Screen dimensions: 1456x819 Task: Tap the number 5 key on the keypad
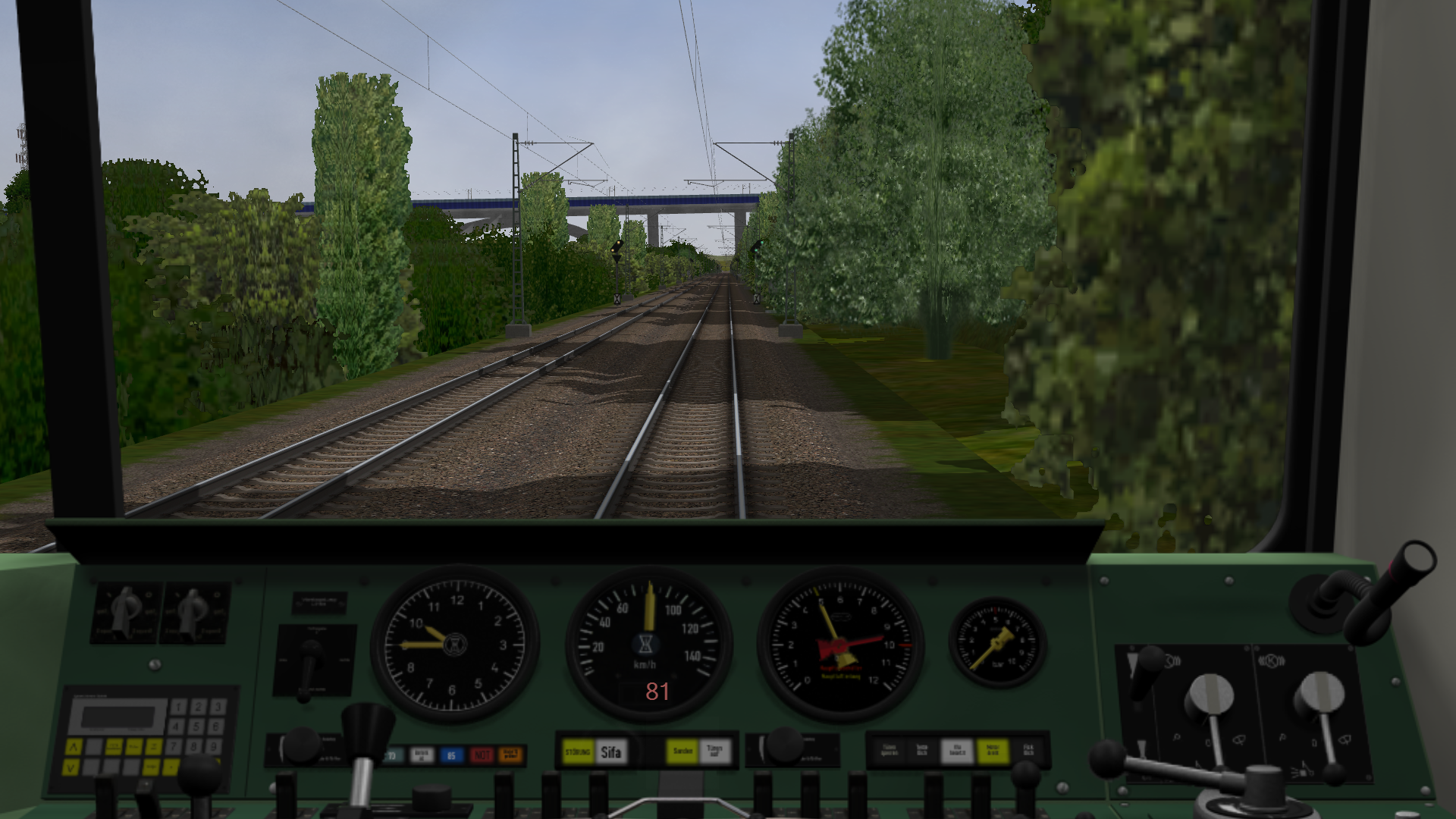[x=198, y=726]
